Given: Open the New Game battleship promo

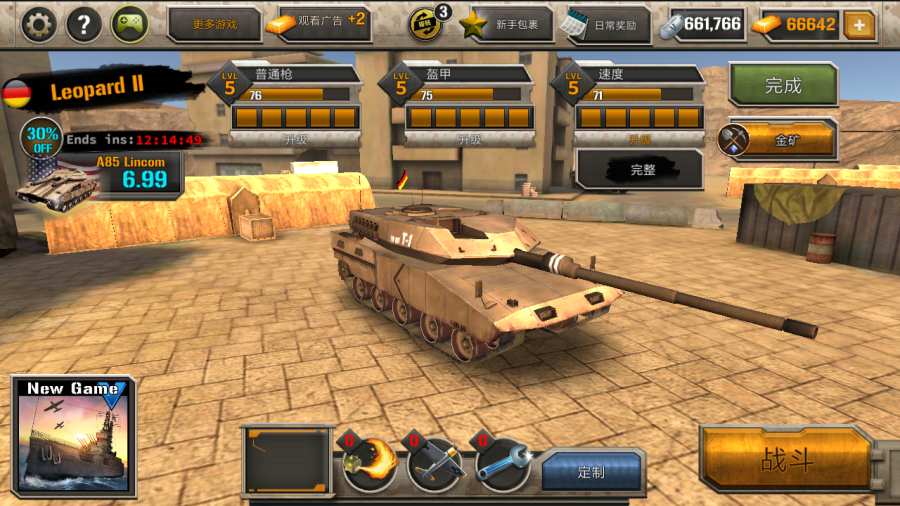Looking at the screenshot, I should 73,437.
